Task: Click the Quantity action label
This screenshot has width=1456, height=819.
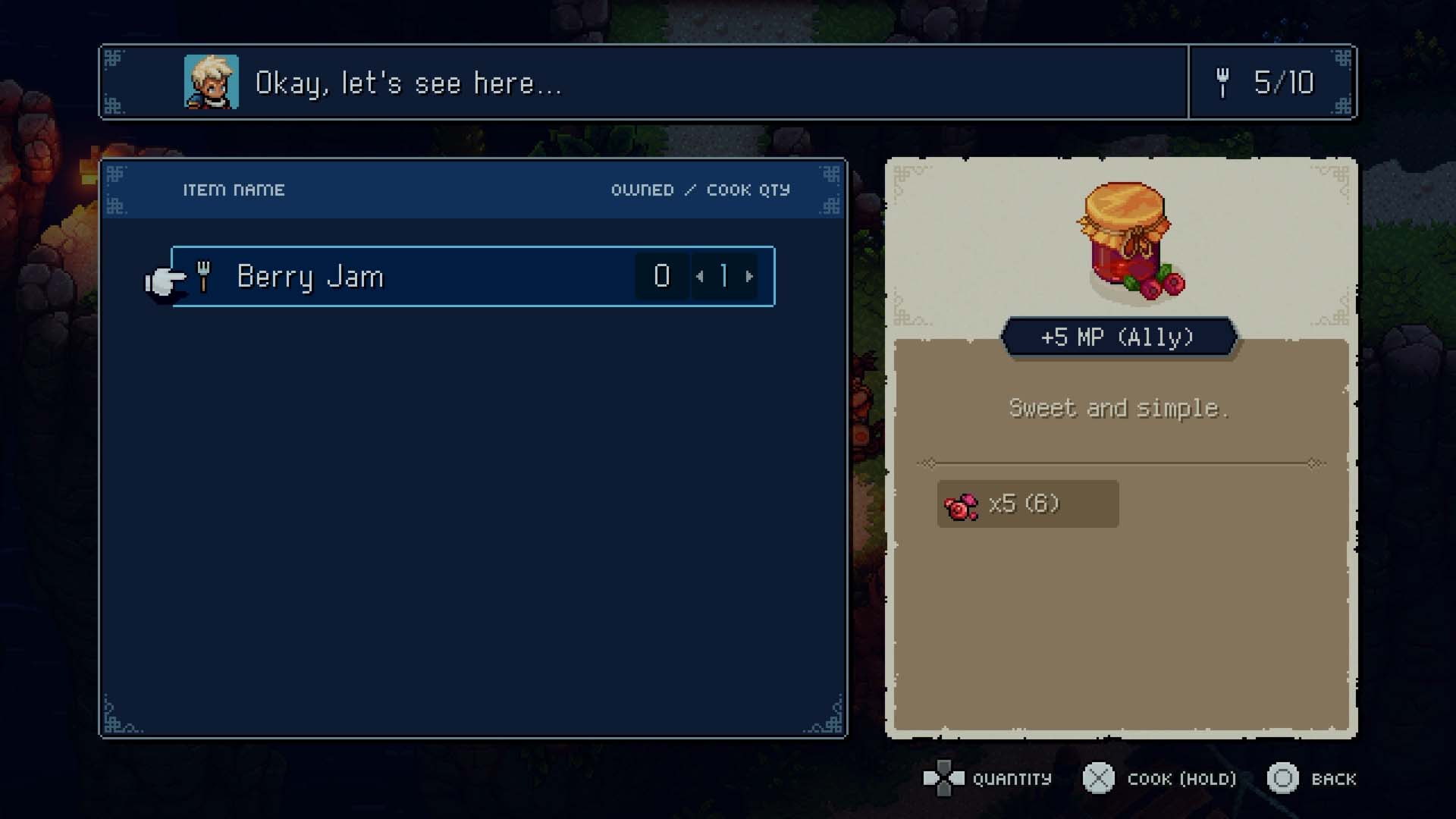Action: click(x=1011, y=779)
